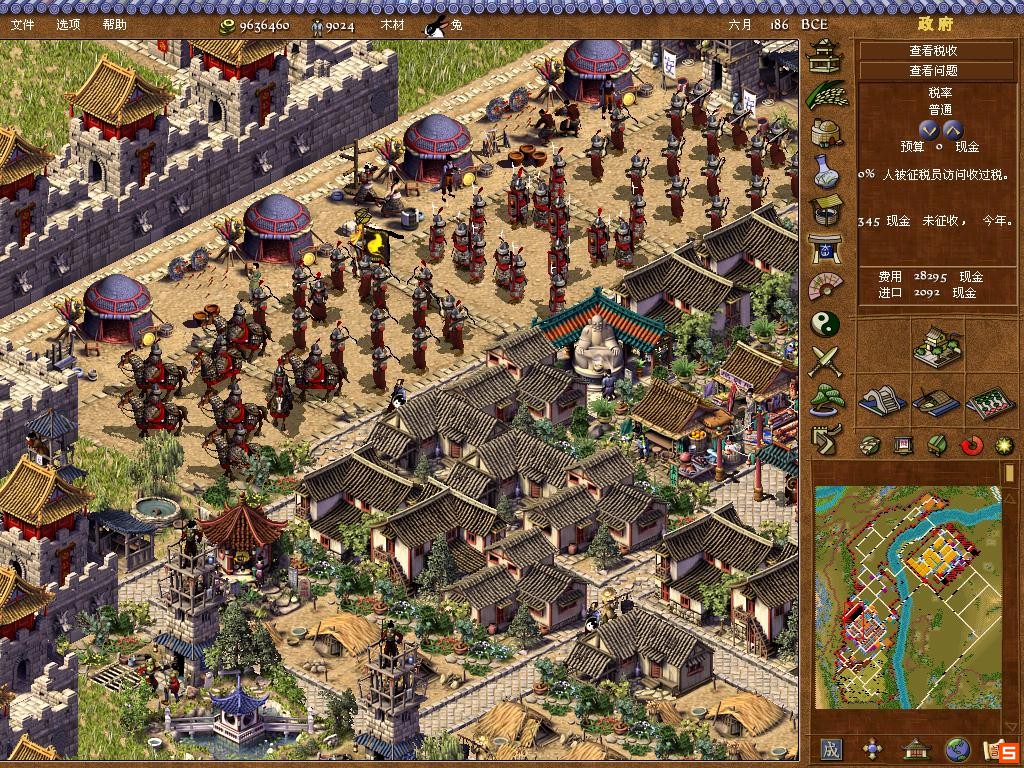
Task: Select the housing pagoda category icon
Action: tap(826, 55)
